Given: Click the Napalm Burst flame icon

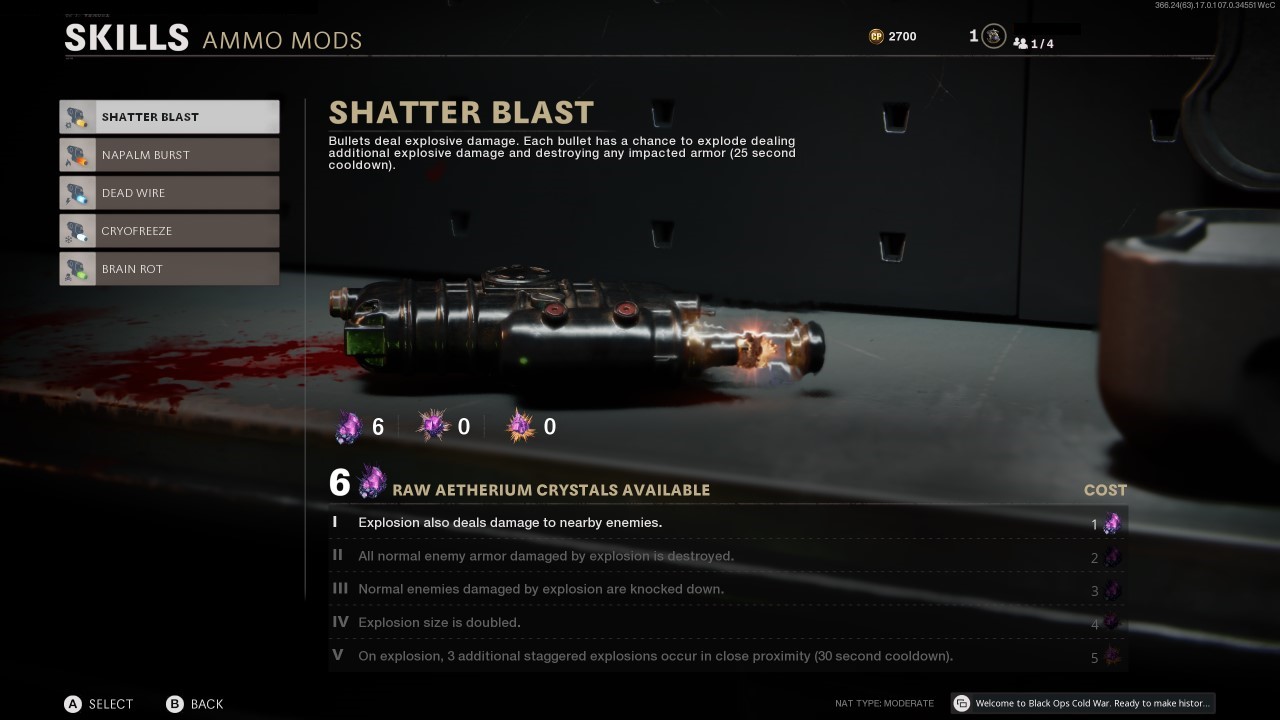Looking at the screenshot, I should 77,154.
